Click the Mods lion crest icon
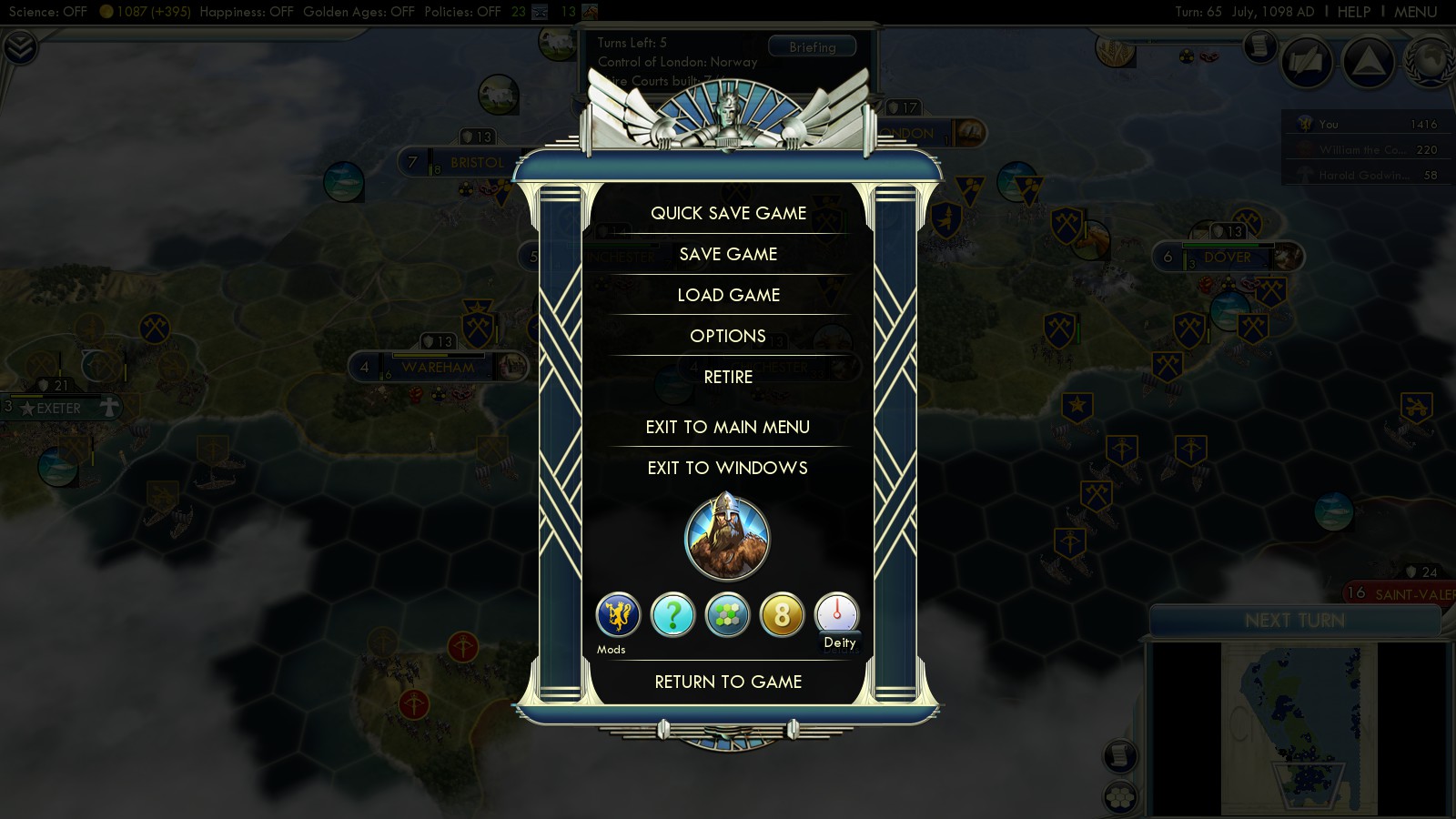Viewport: 1456px width, 819px height. pos(618,615)
